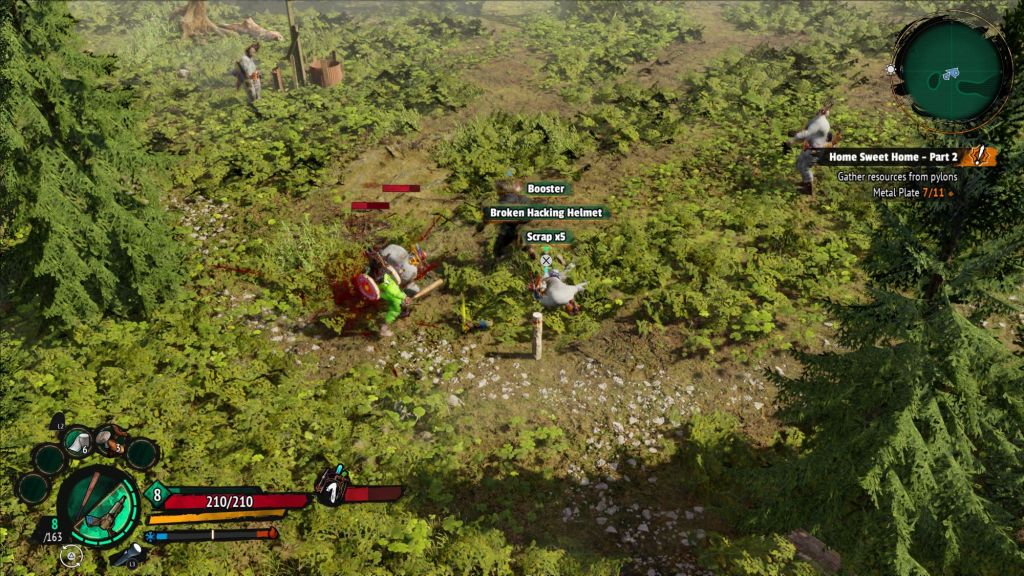The width and height of the screenshot is (1024, 576).
Task: Open the circular minimap
Action: 948,72
